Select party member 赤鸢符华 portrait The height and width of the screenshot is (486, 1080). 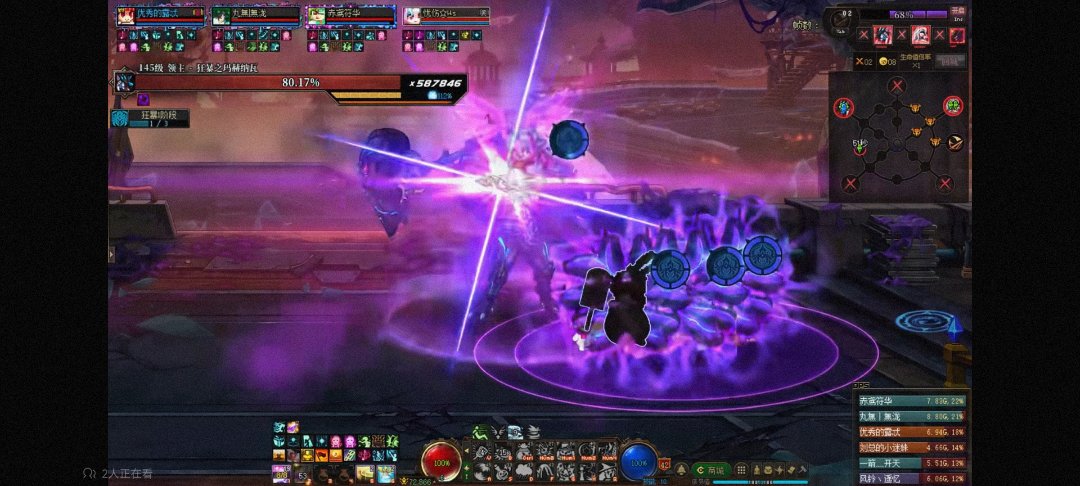315,16
